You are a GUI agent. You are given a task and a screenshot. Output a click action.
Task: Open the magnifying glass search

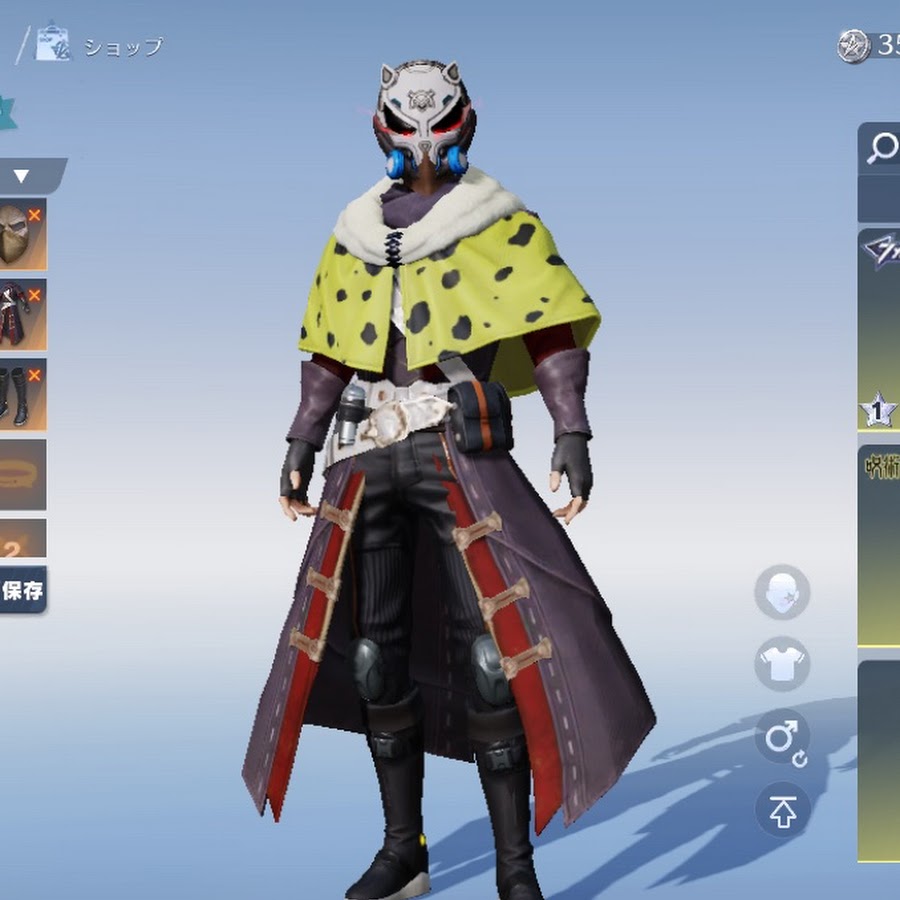point(882,148)
